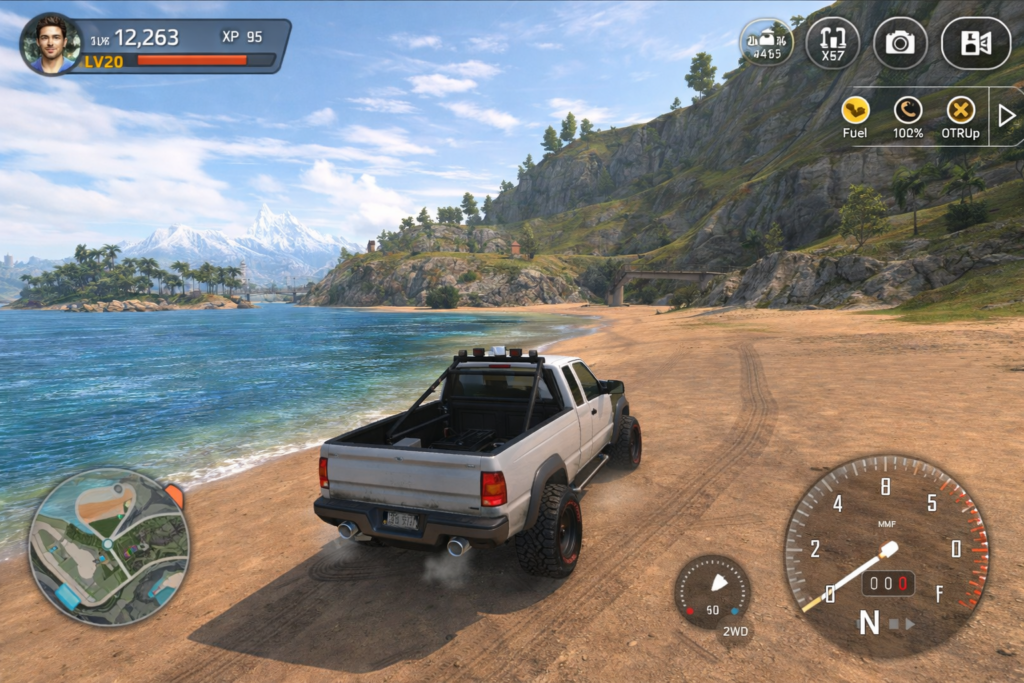
Task: Tap the X57 button
Action: click(832, 43)
